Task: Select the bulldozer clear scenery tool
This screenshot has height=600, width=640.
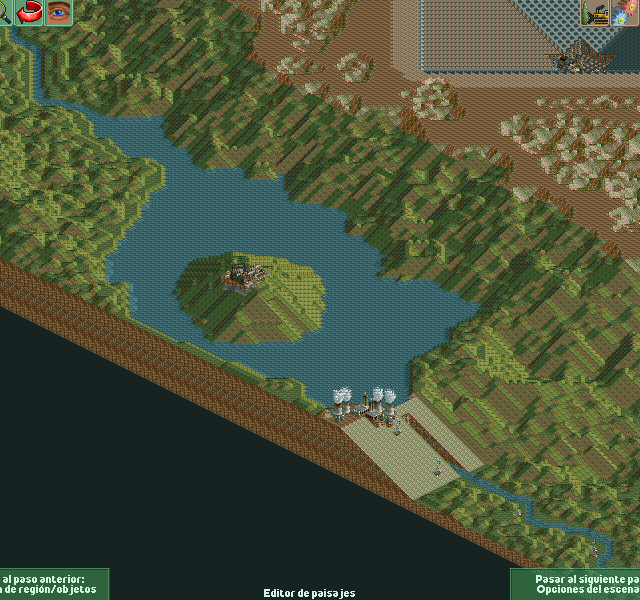Action: pyautogui.click(x=597, y=13)
